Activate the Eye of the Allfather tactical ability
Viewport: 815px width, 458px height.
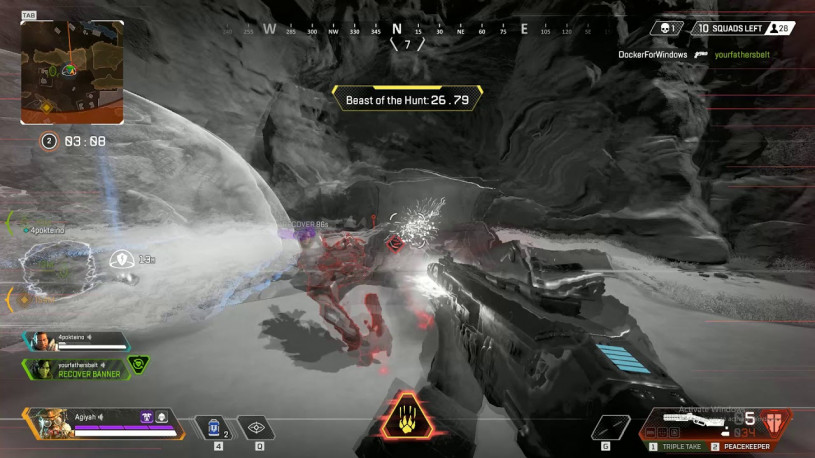click(257, 427)
